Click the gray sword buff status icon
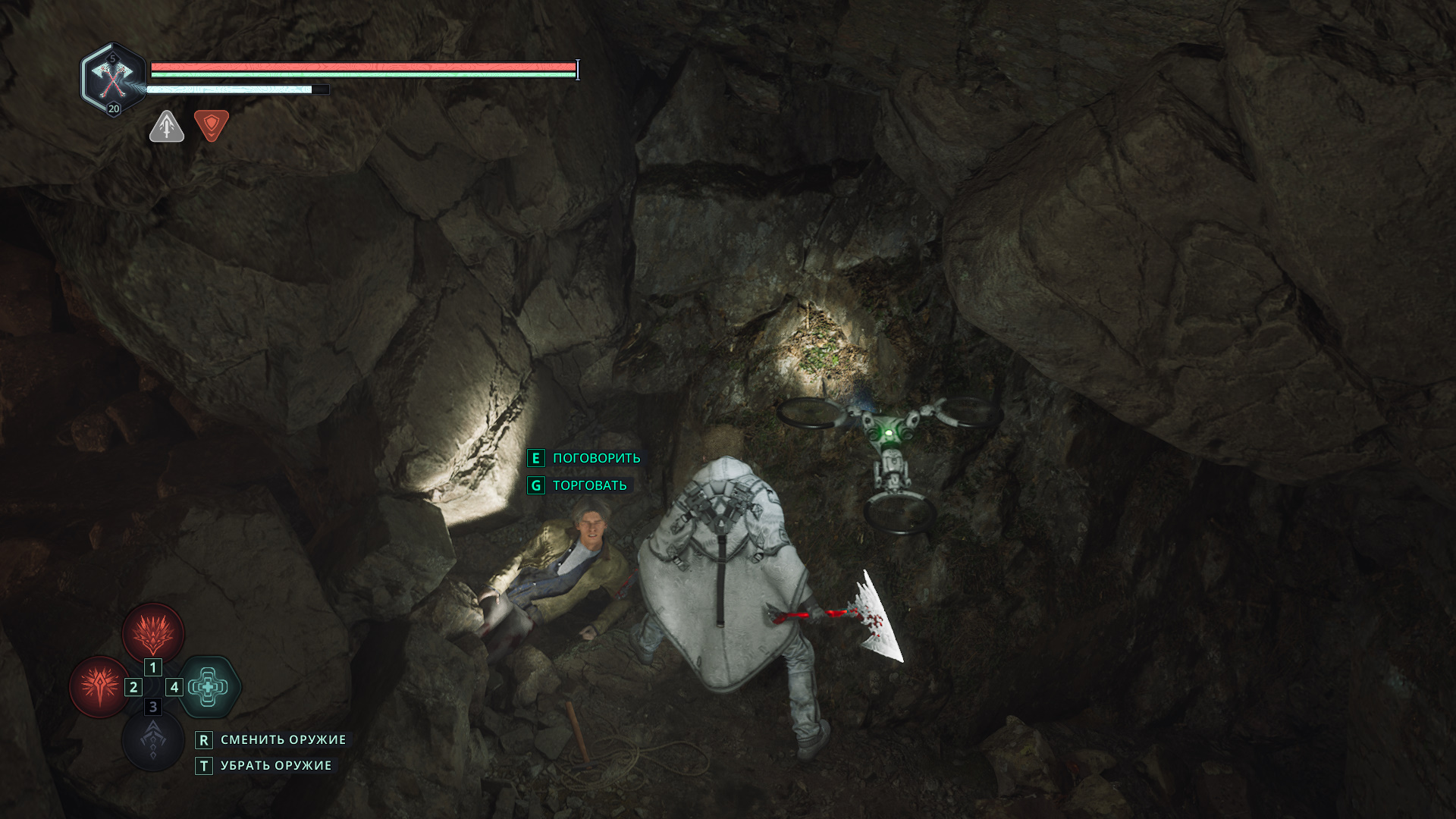The image size is (1456, 819). (x=167, y=127)
